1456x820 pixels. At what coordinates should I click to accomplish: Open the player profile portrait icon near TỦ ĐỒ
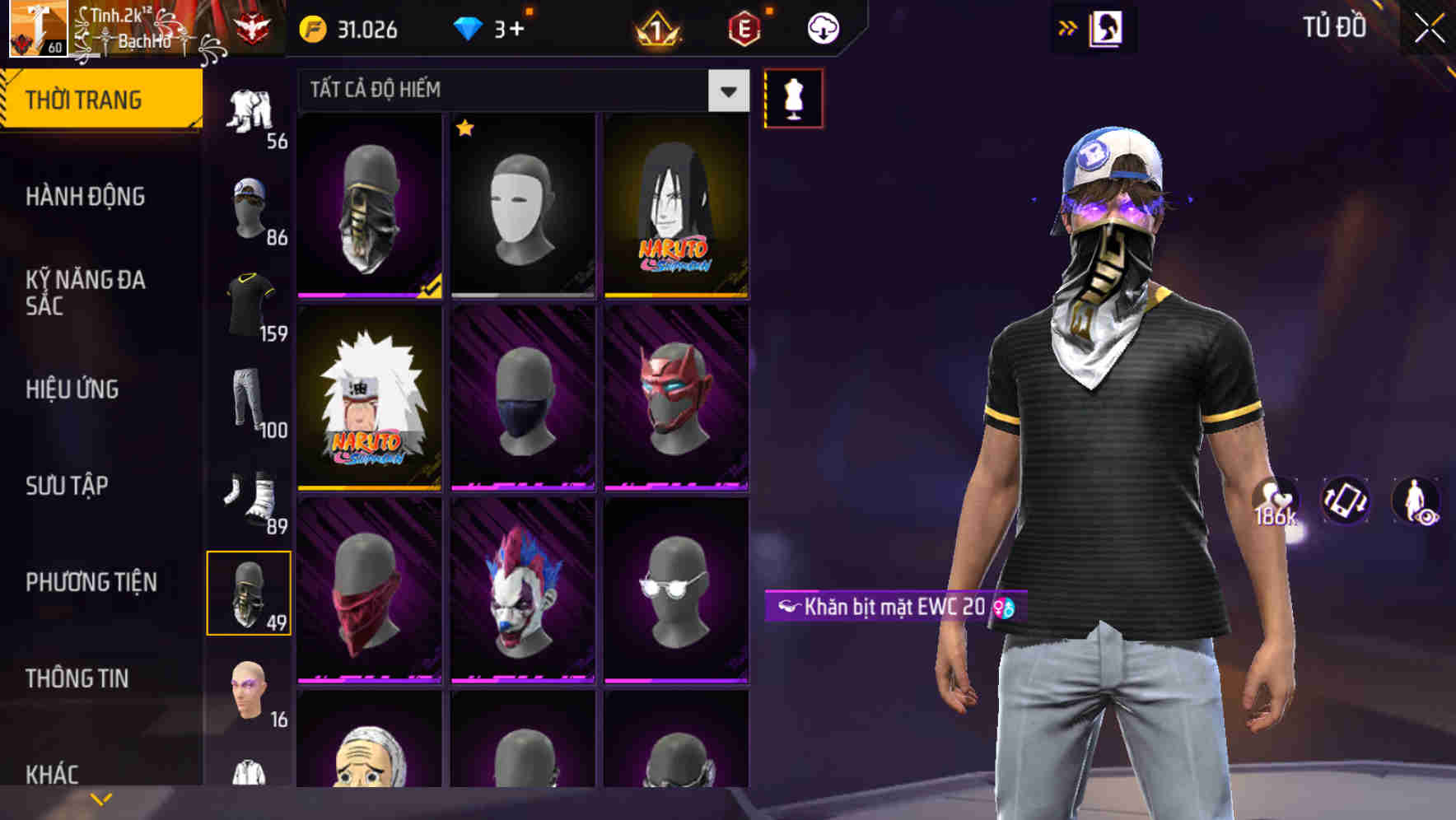[x=1106, y=27]
